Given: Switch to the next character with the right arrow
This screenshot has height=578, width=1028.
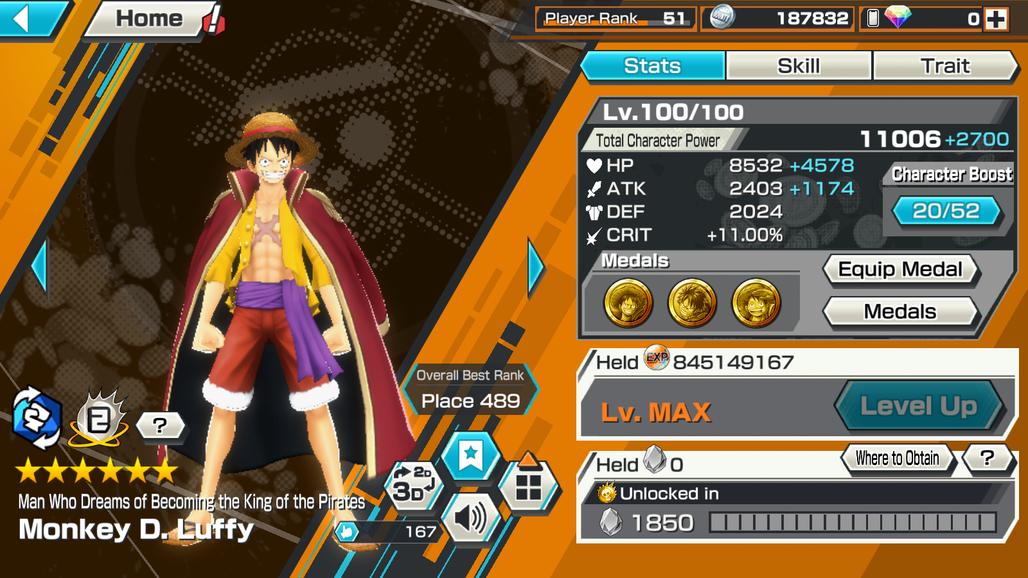Looking at the screenshot, I should 535,267.
